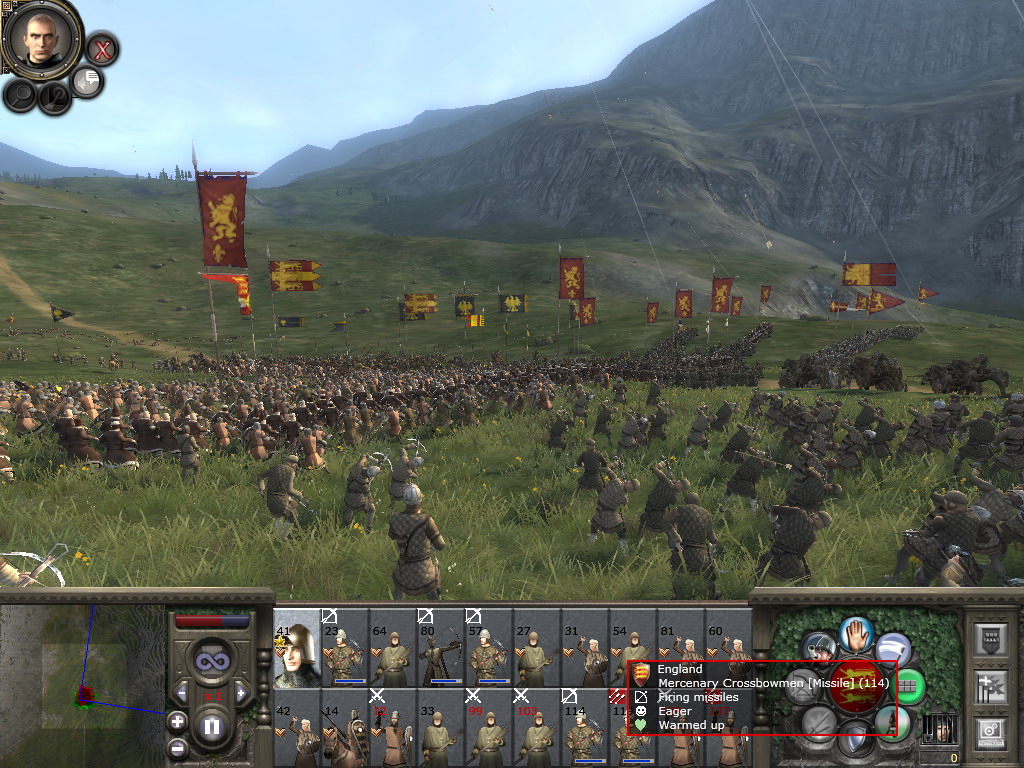The image size is (1024, 768).
Task: Click the advisor portrait
Action: pos(41,39)
